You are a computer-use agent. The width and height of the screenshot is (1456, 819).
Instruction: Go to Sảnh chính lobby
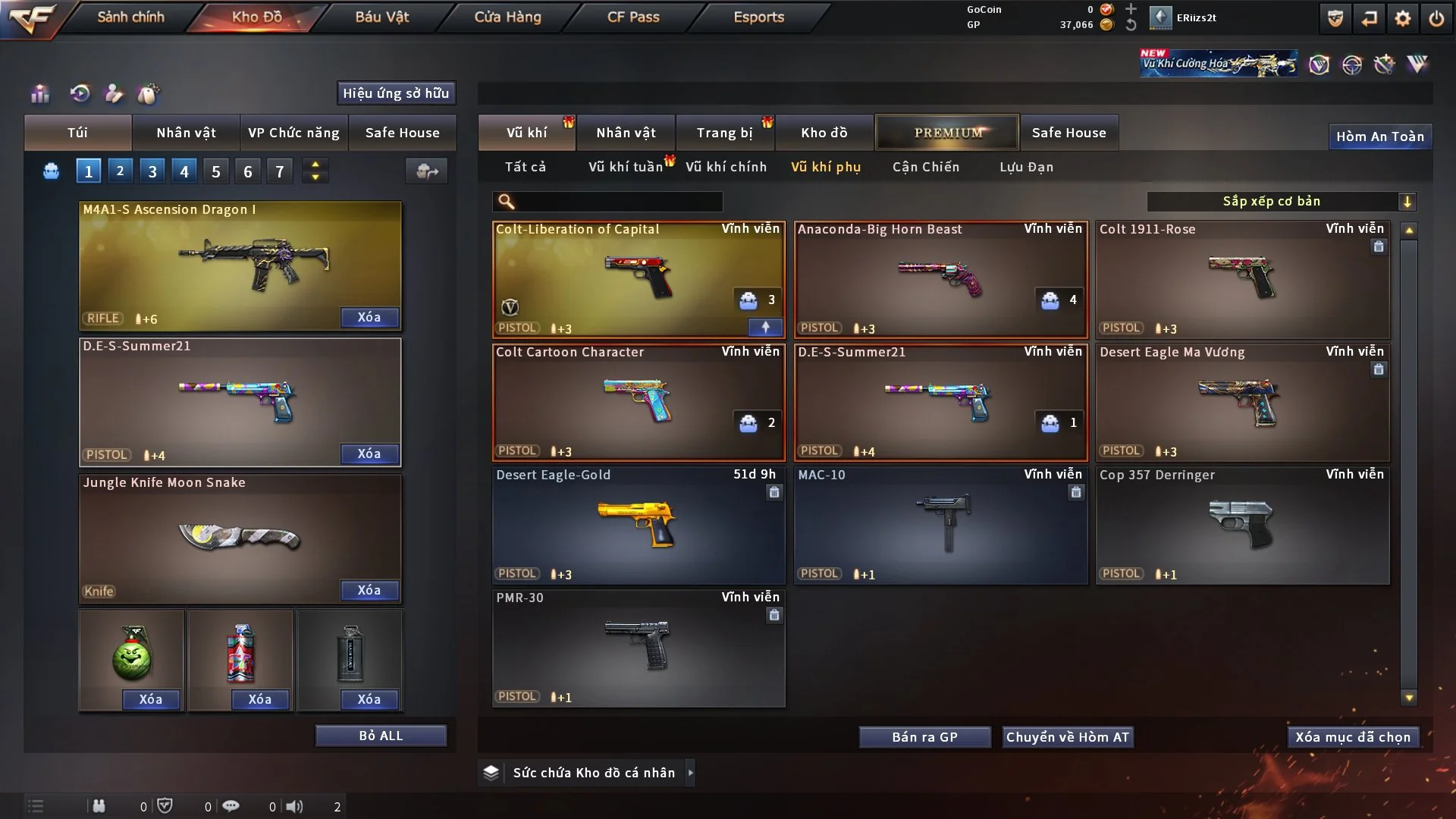click(x=130, y=17)
